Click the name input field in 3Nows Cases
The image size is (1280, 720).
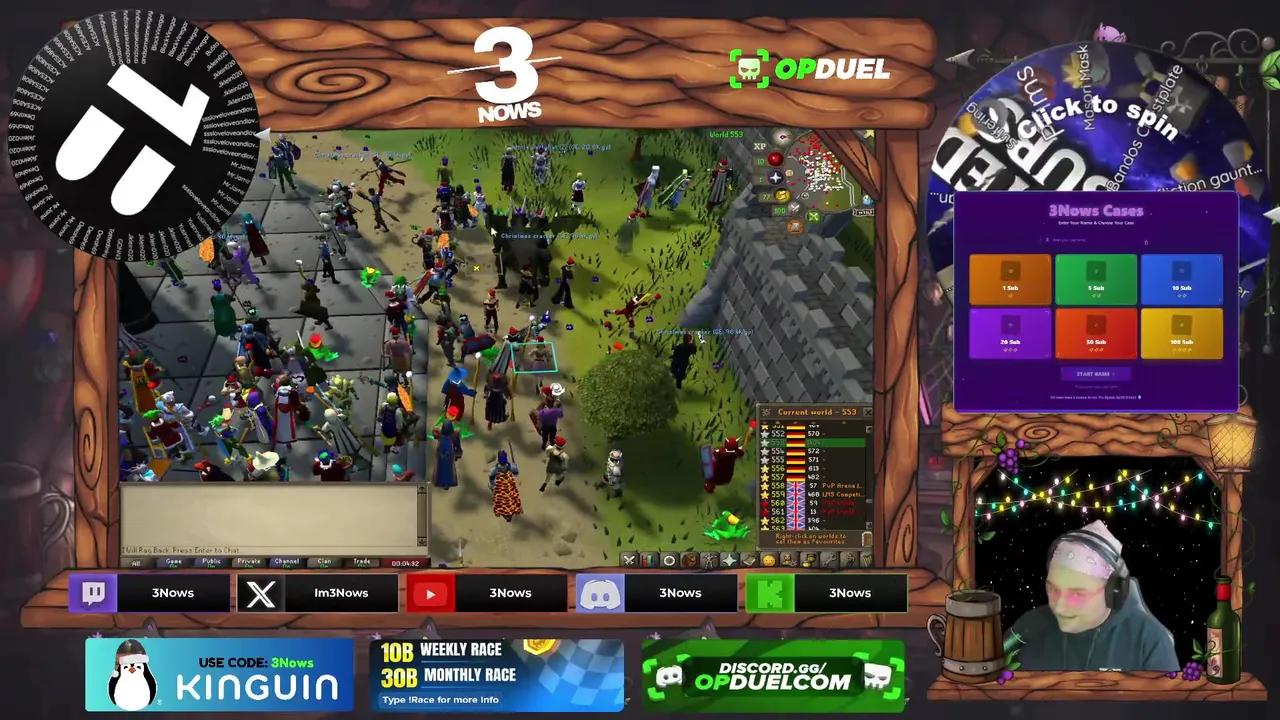coord(1095,242)
